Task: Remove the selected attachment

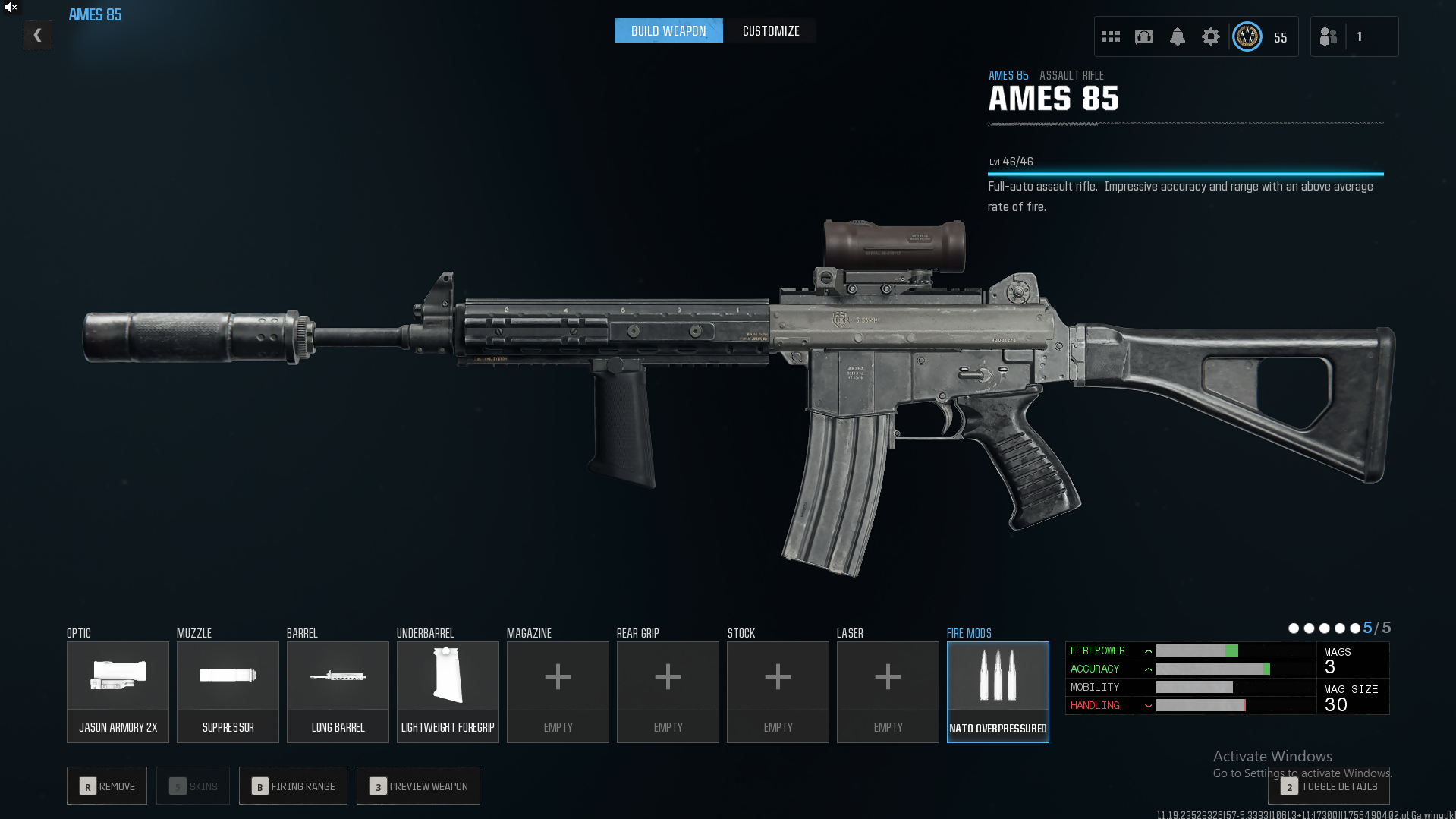Action: (x=107, y=786)
